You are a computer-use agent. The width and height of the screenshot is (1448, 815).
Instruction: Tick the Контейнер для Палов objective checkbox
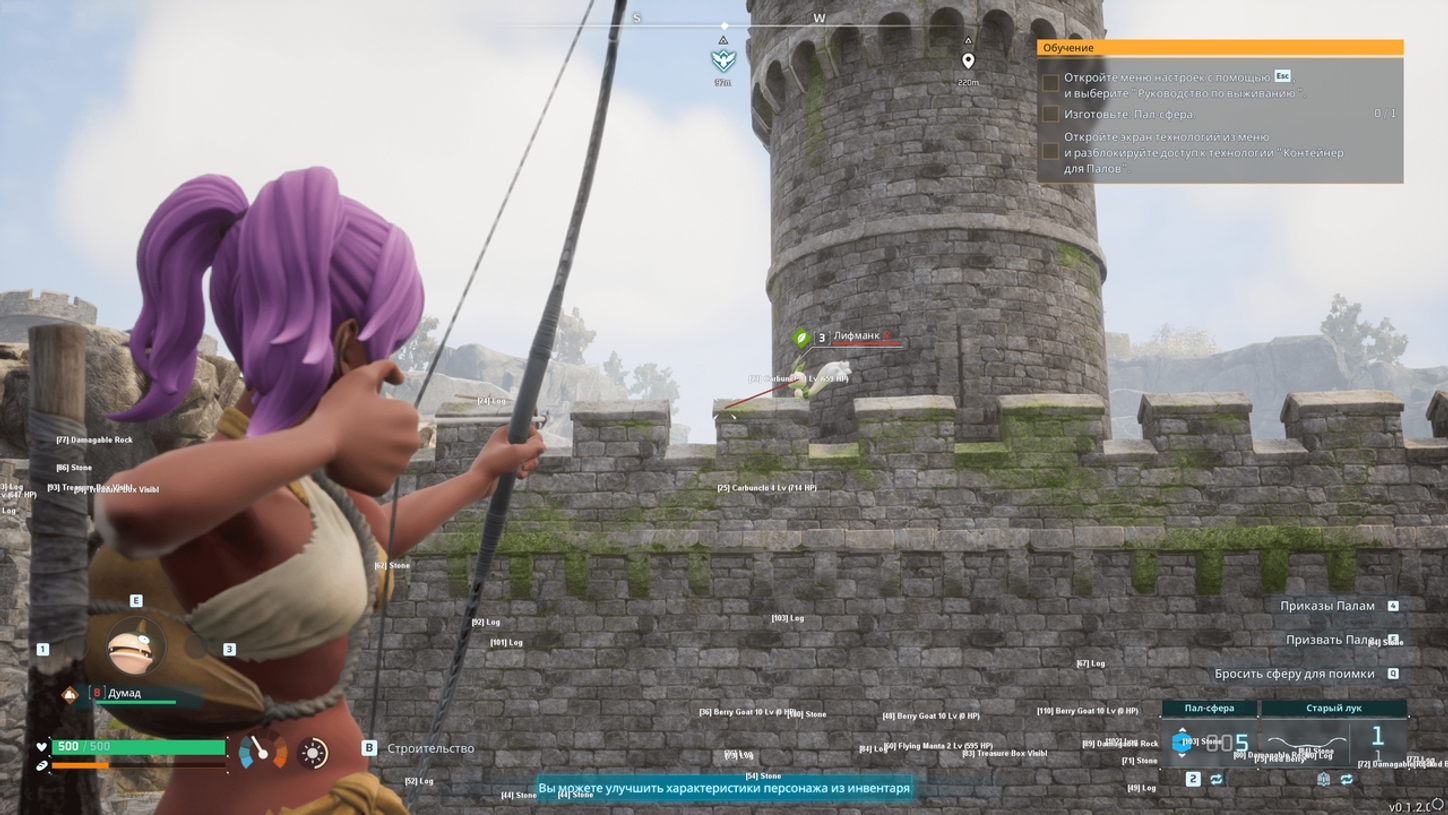(x=1050, y=152)
